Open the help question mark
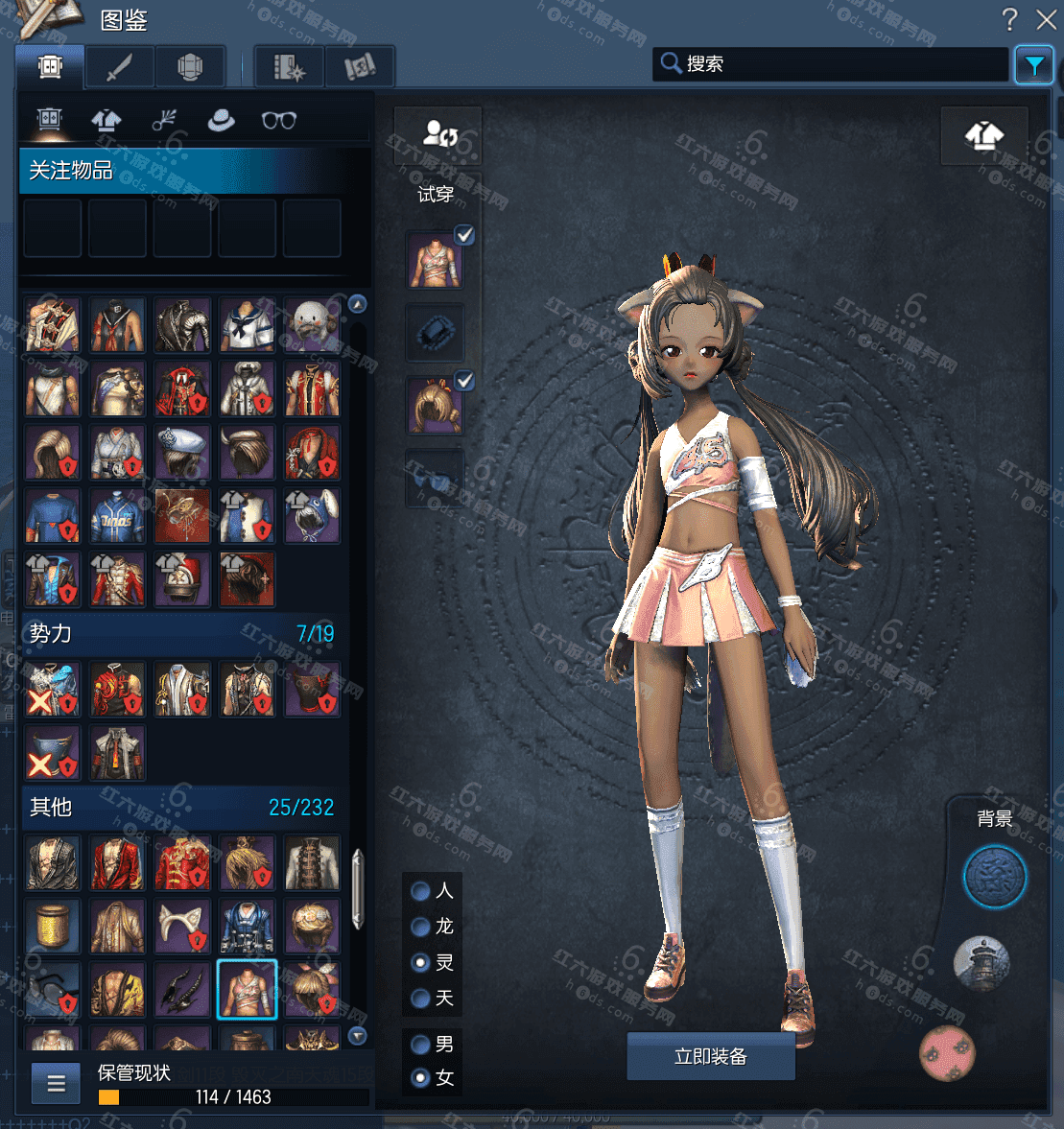 pos(1009,19)
